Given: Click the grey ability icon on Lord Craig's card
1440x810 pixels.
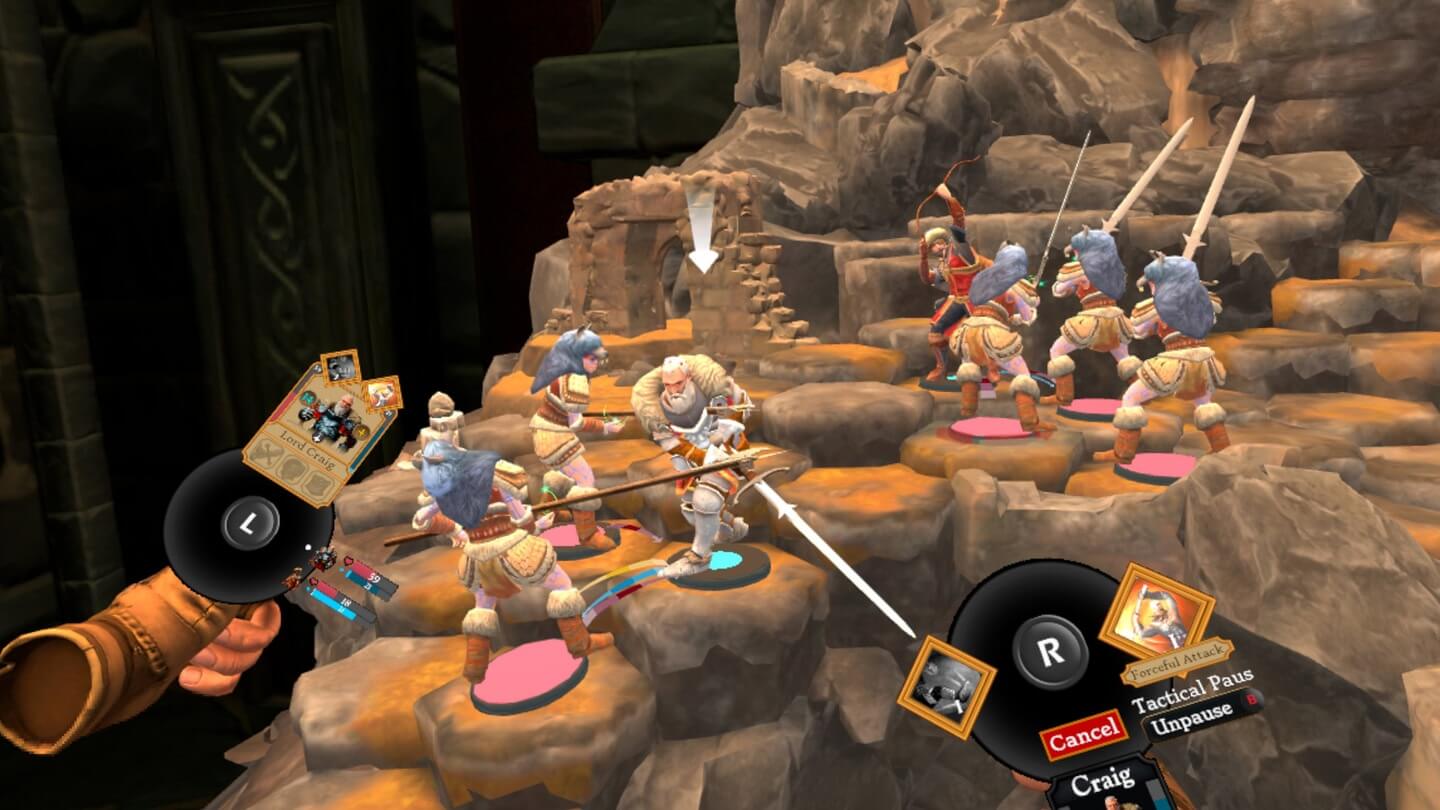Looking at the screenshot, I should click(x=341, y=367).
